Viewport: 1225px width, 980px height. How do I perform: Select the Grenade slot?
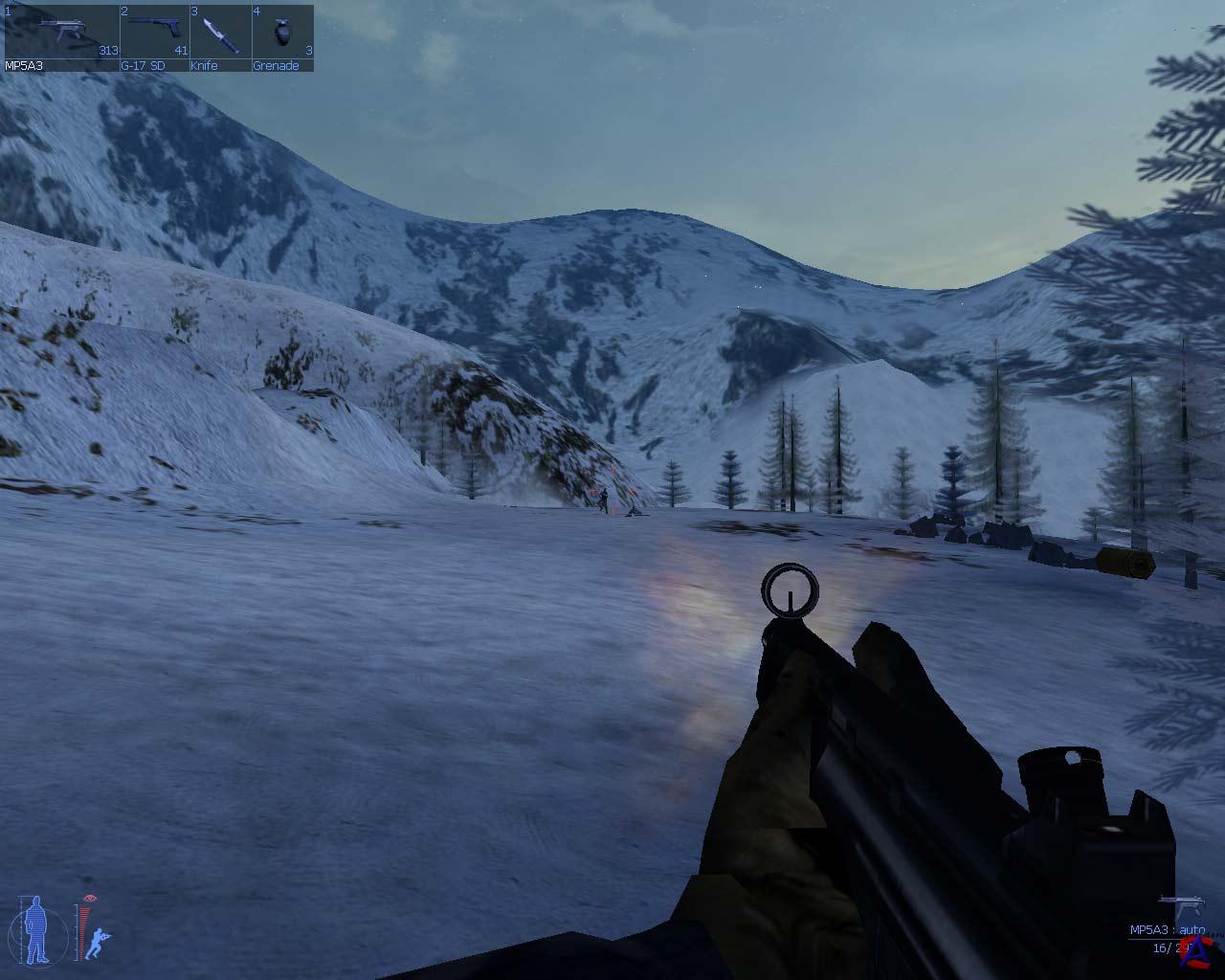pyautogui.click(x=282, y=36)
